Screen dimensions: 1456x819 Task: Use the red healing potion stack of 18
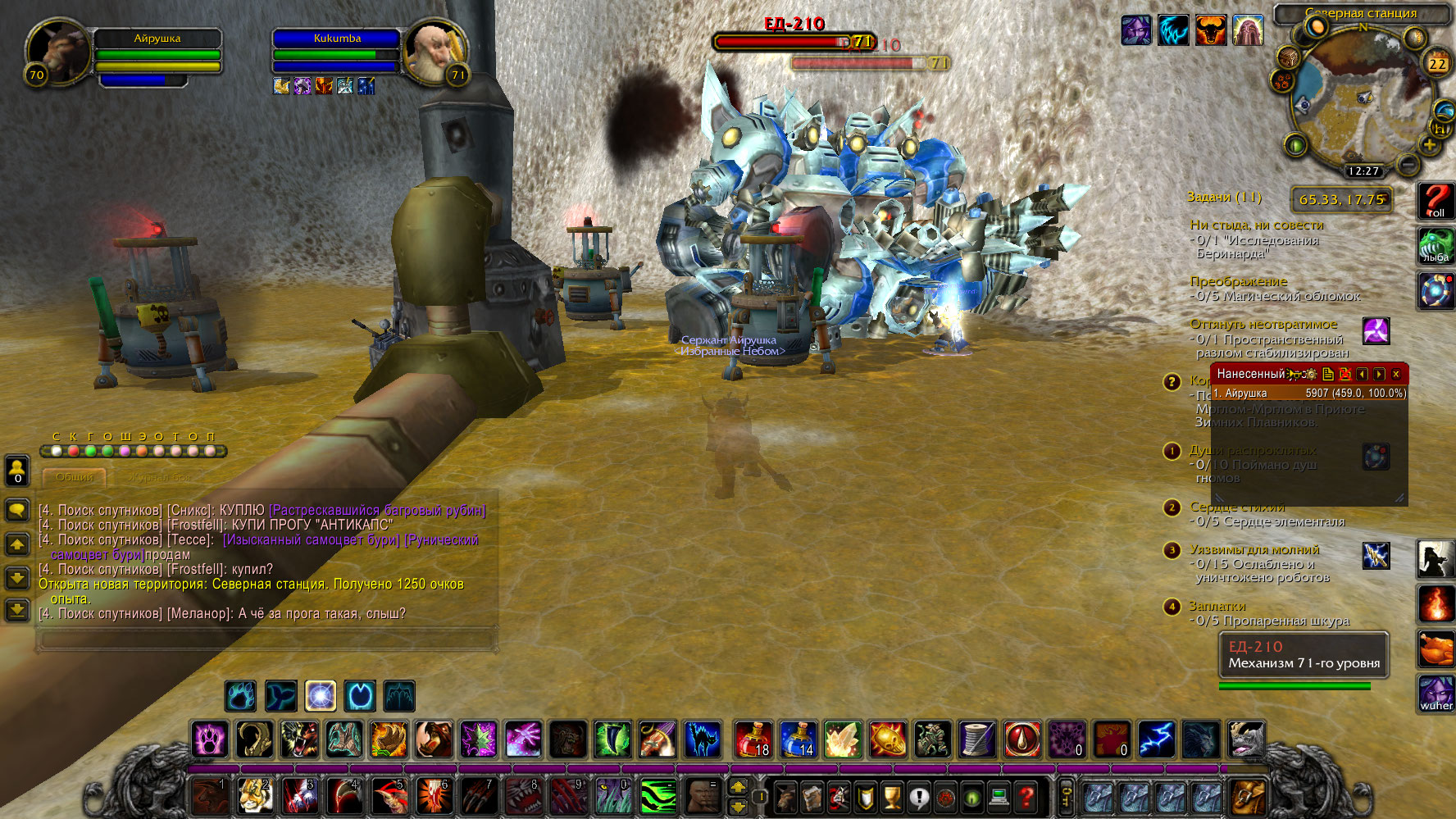tap(753, 739)
